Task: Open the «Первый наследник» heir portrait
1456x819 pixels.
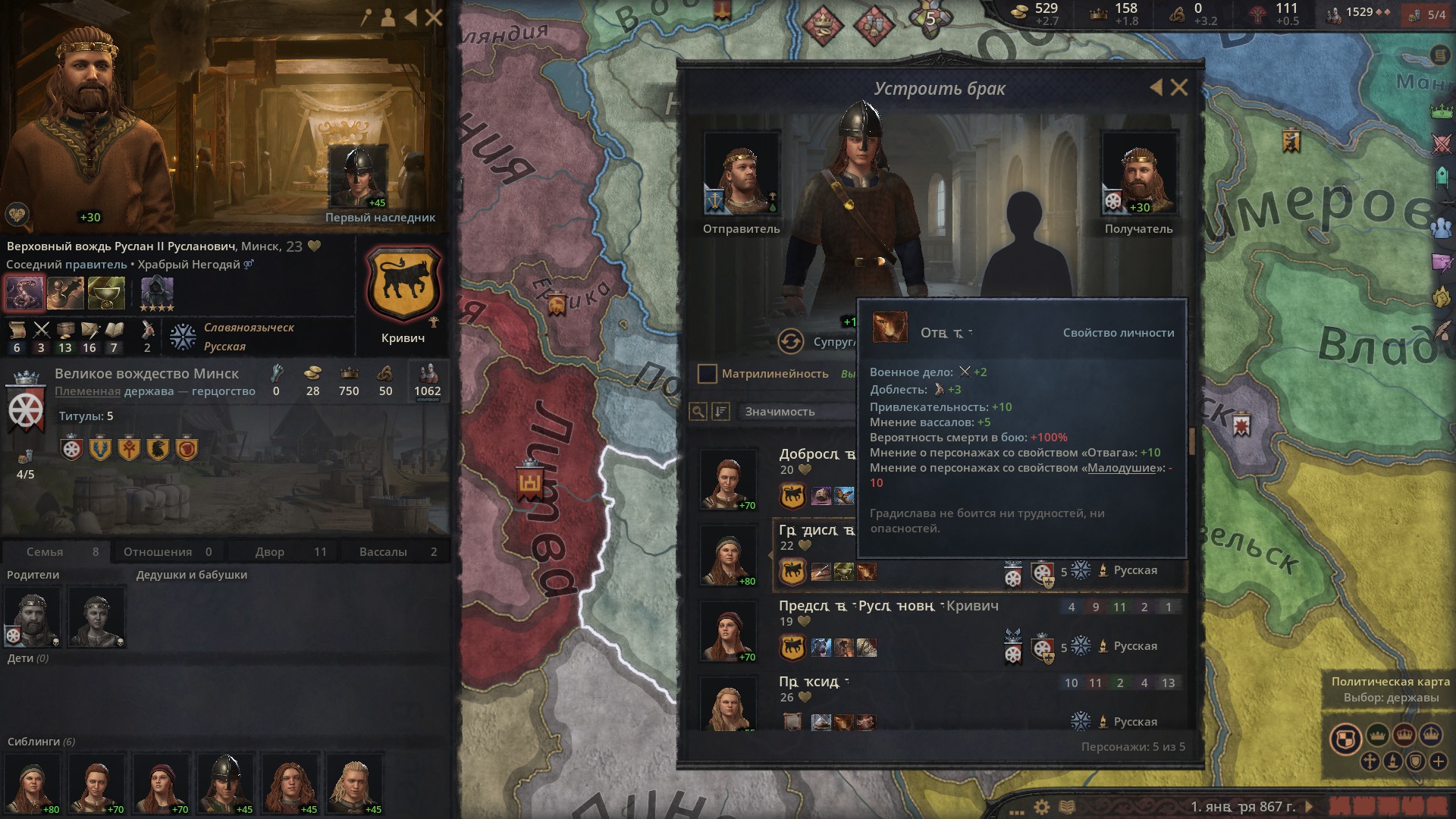Action: coord(357,177)
